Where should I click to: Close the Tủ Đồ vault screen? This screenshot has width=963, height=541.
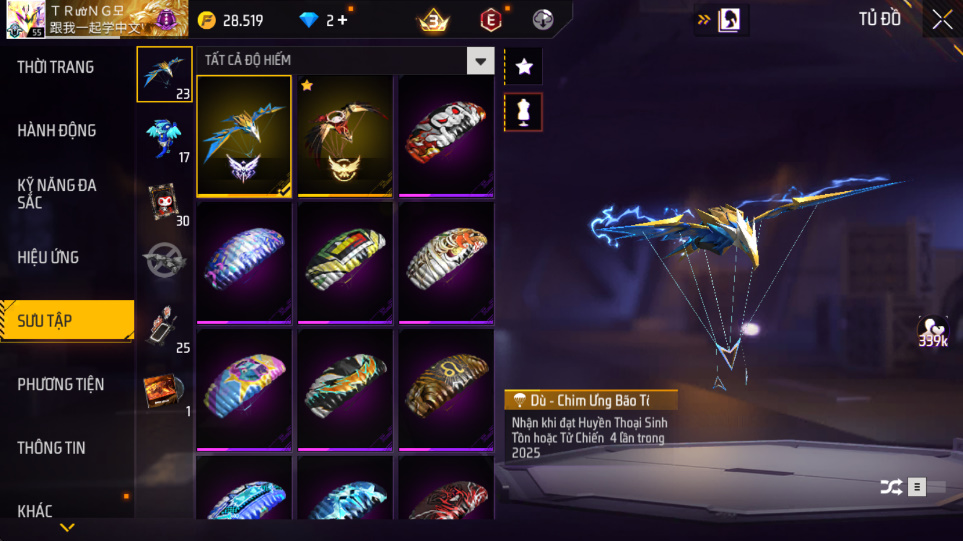(x=942, y=19)
